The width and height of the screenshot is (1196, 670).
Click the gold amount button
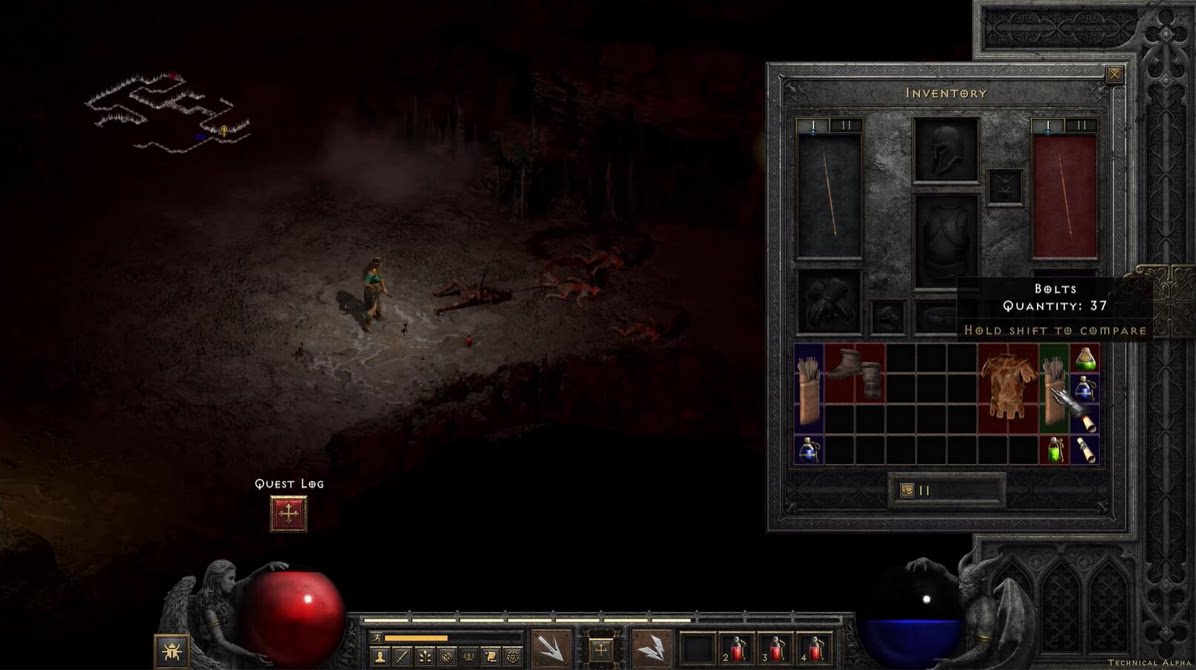point(946,490)
